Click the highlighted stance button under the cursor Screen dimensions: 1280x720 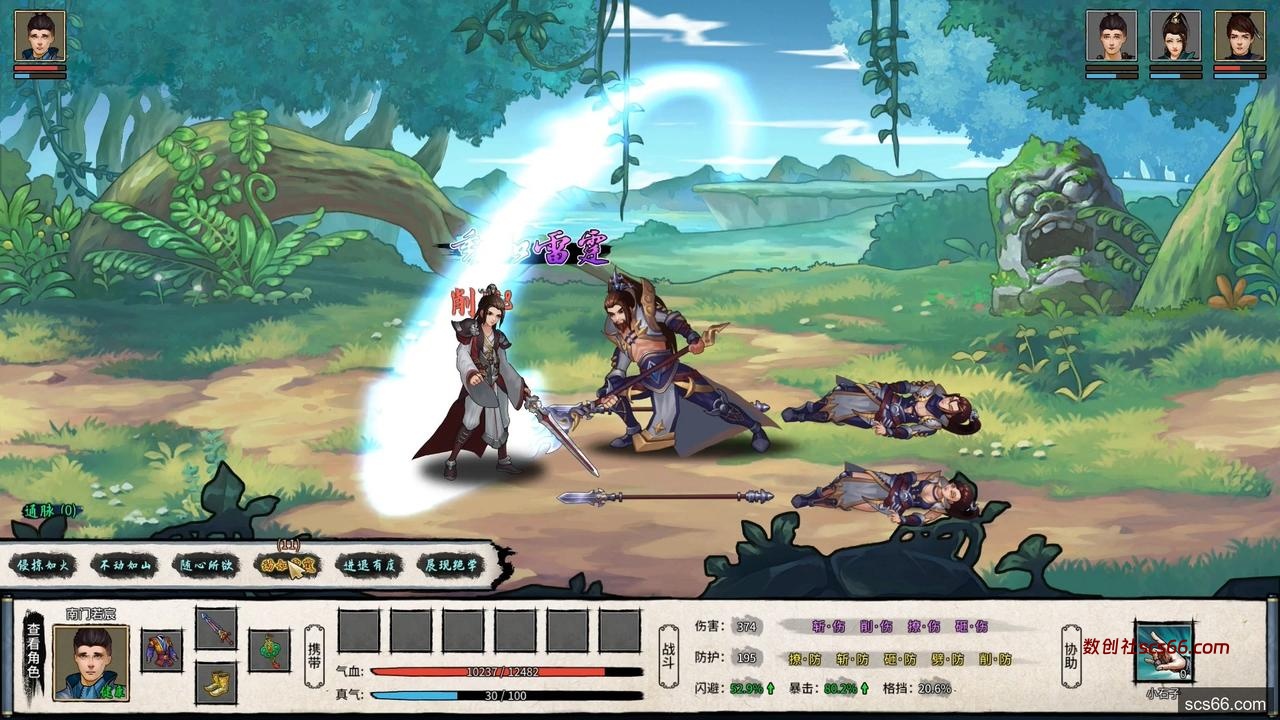tap(287, 565)
